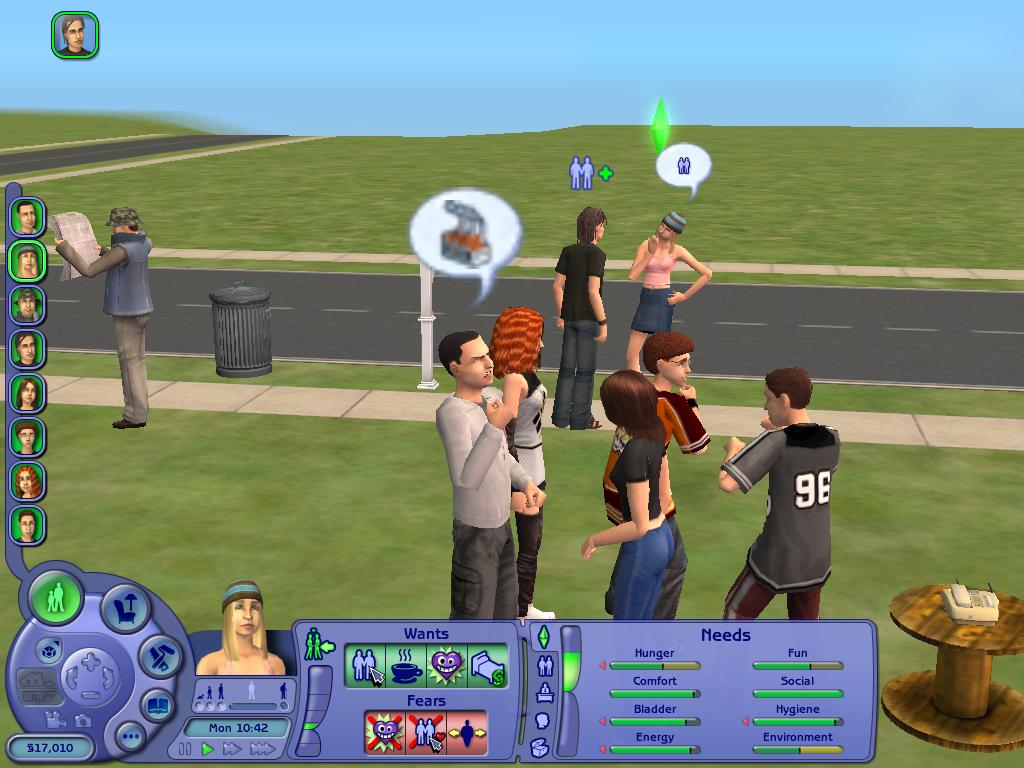Pause the game

(185, 749)
